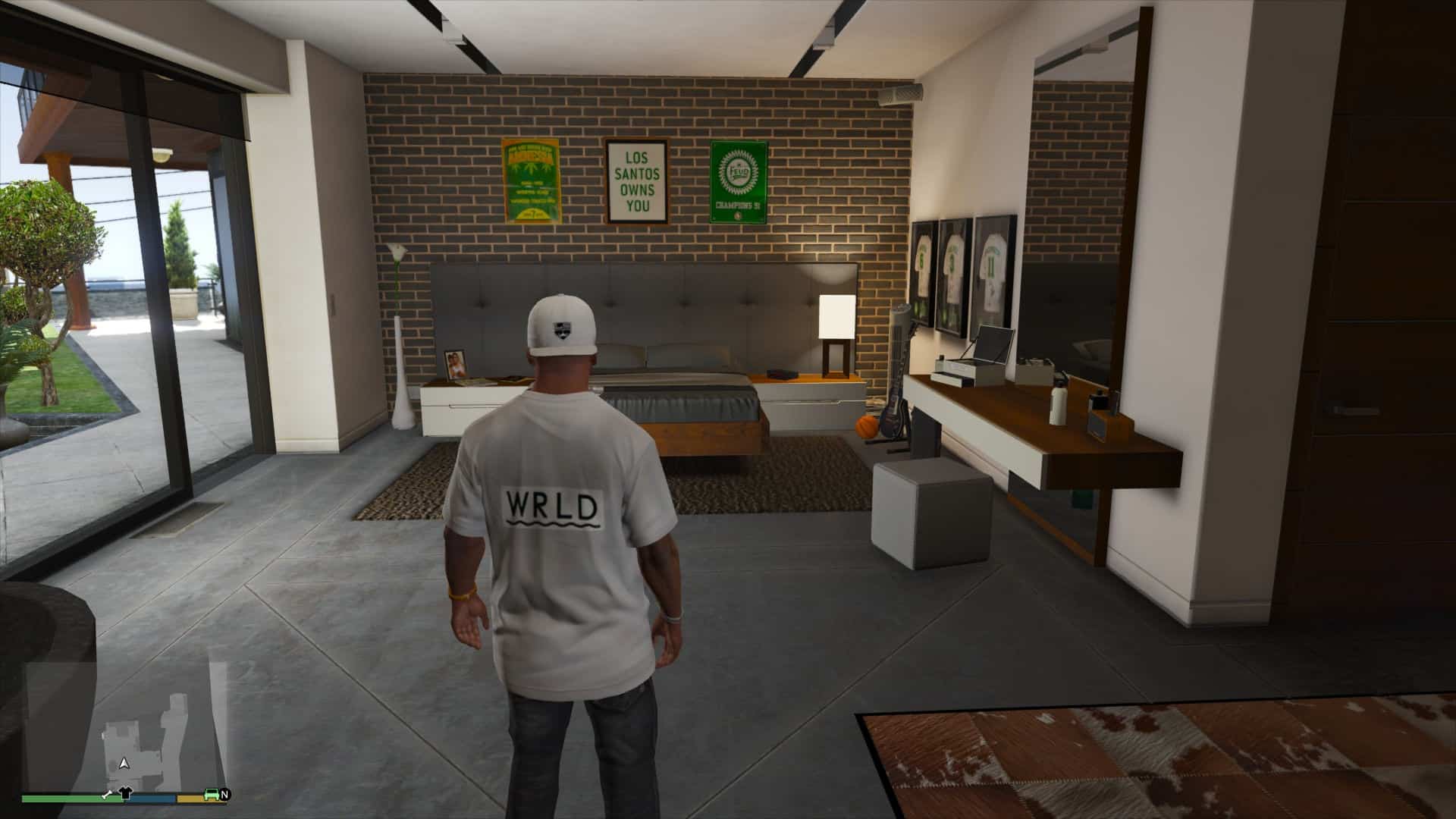
Task: Select the white player arrow on the minimap
Action: pos(124,764)
